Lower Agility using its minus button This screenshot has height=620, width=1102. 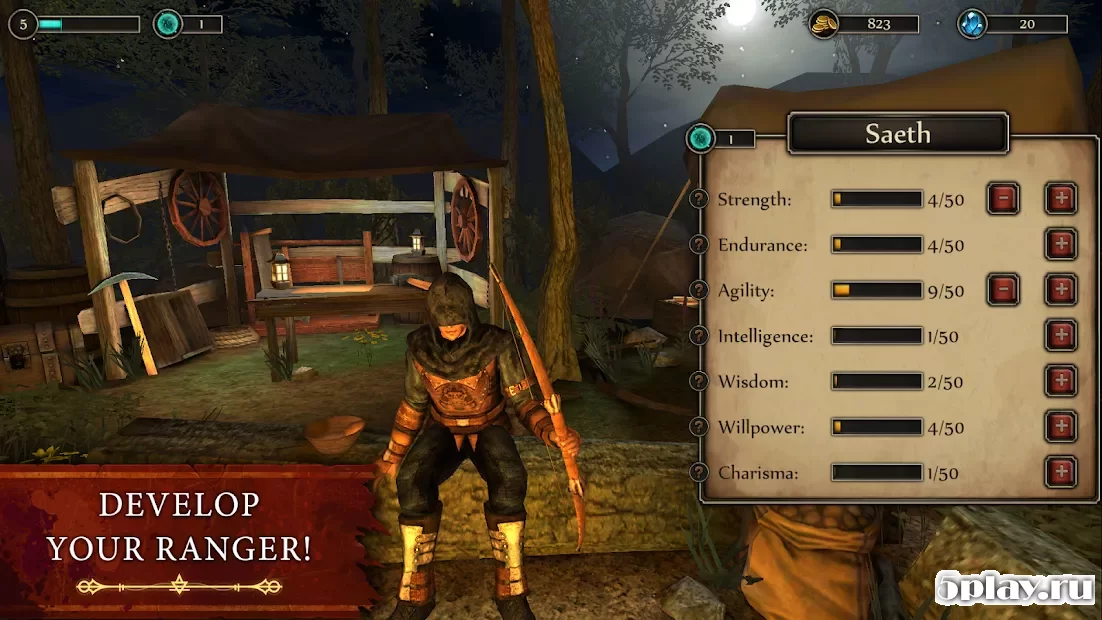click(x=1003, y=290)
